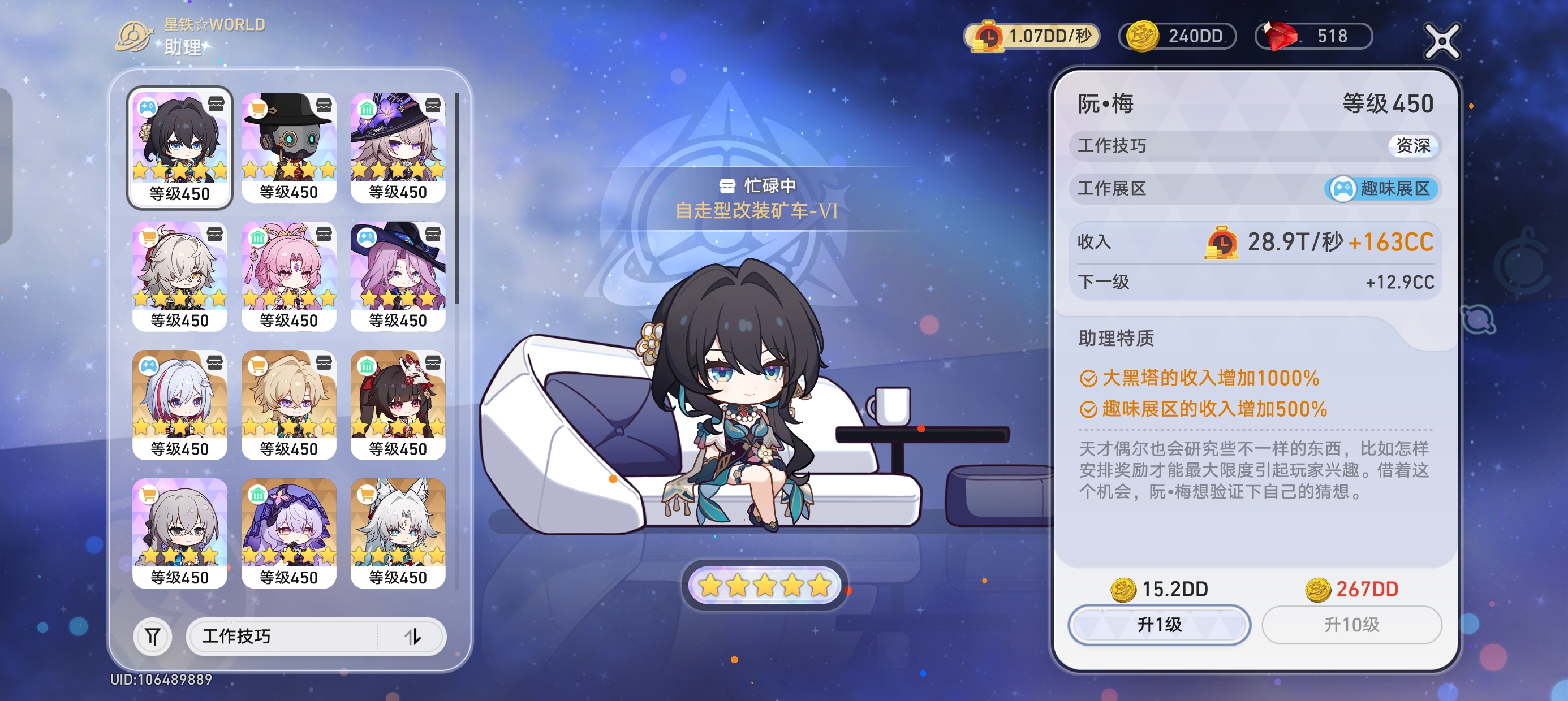Select the white fox-eared assistant card
The width and height of the screenshot is (1568, 701).
pyautogui.click(x=398, y=533)
